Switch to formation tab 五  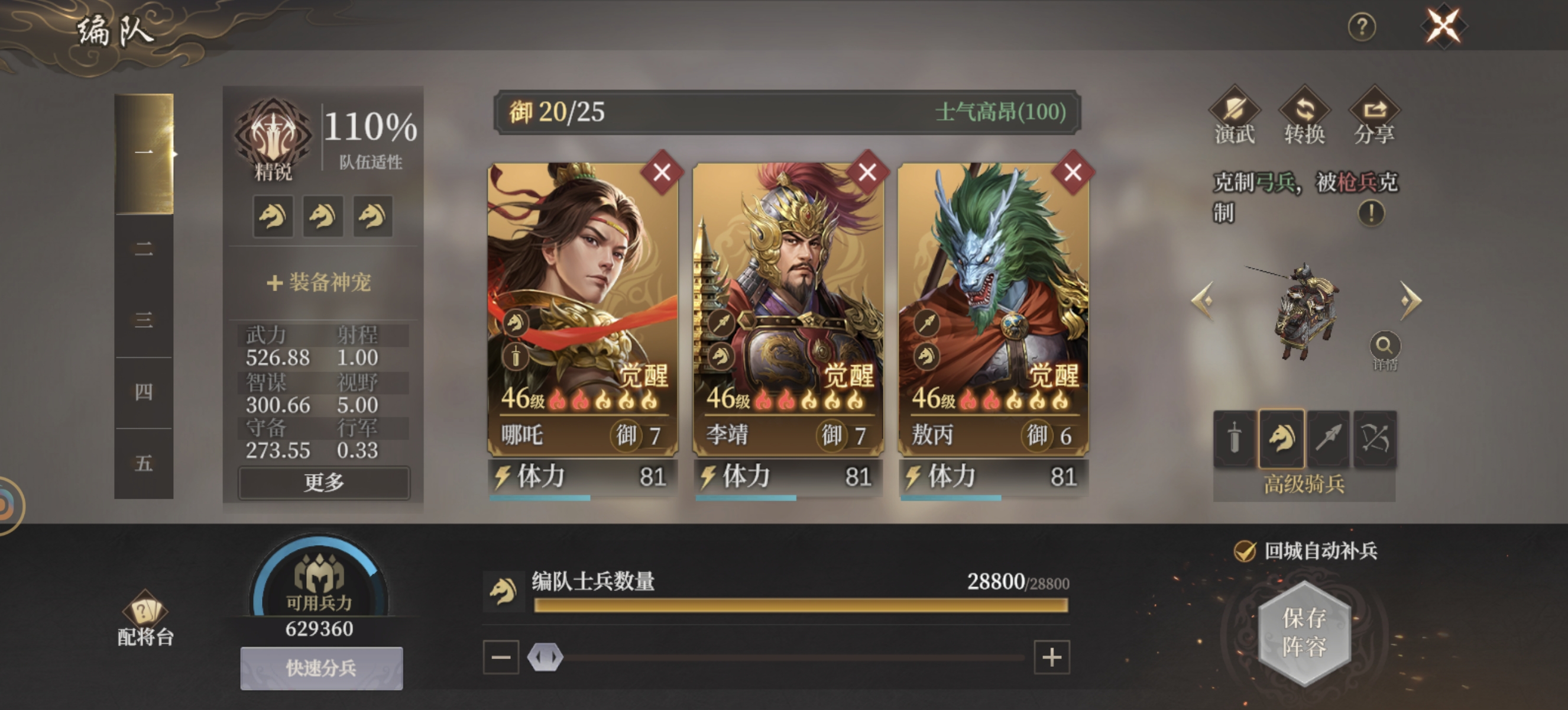pos(143,464)
